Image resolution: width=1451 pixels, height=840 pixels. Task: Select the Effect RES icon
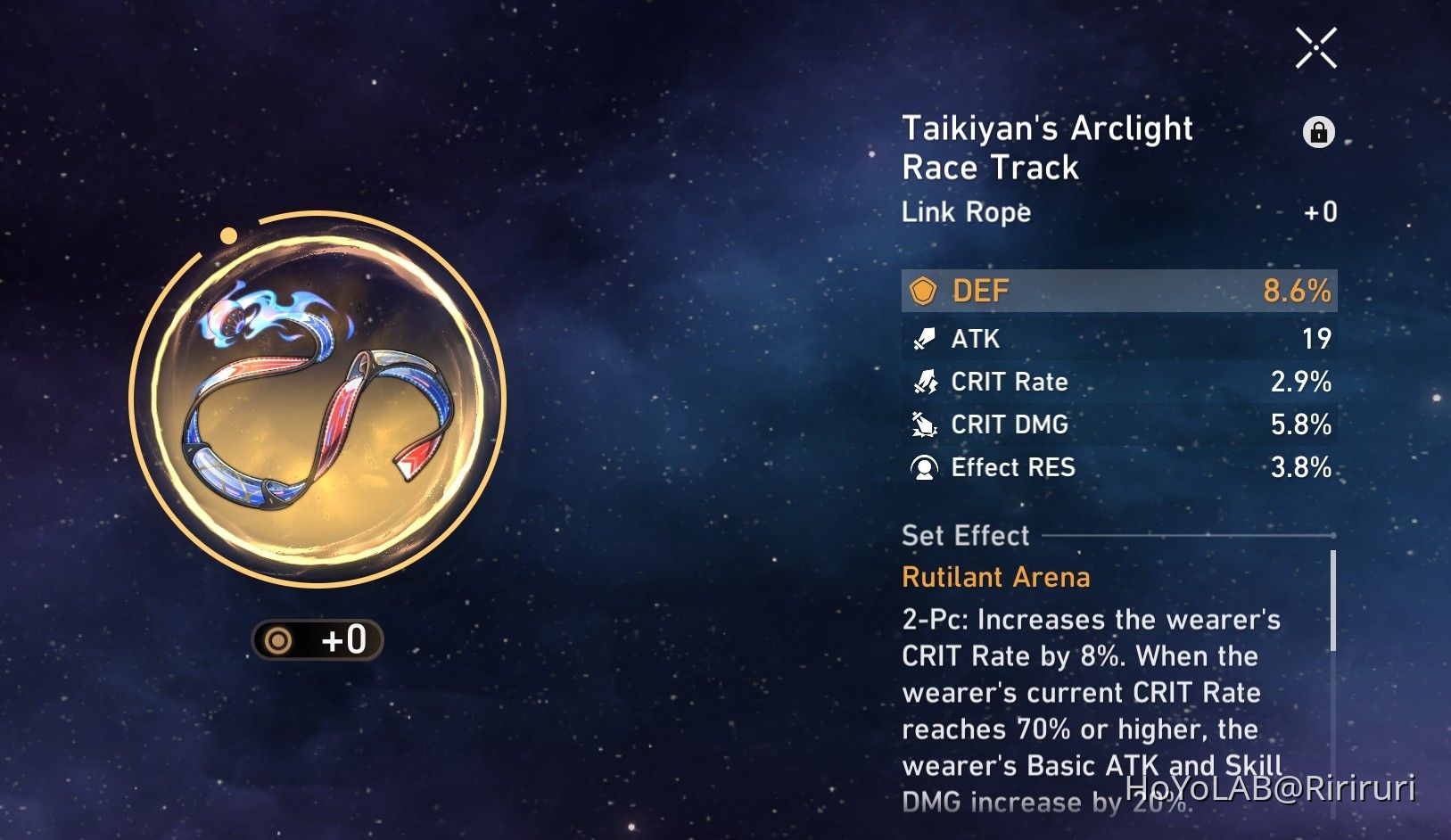click(x=925, y=467)
